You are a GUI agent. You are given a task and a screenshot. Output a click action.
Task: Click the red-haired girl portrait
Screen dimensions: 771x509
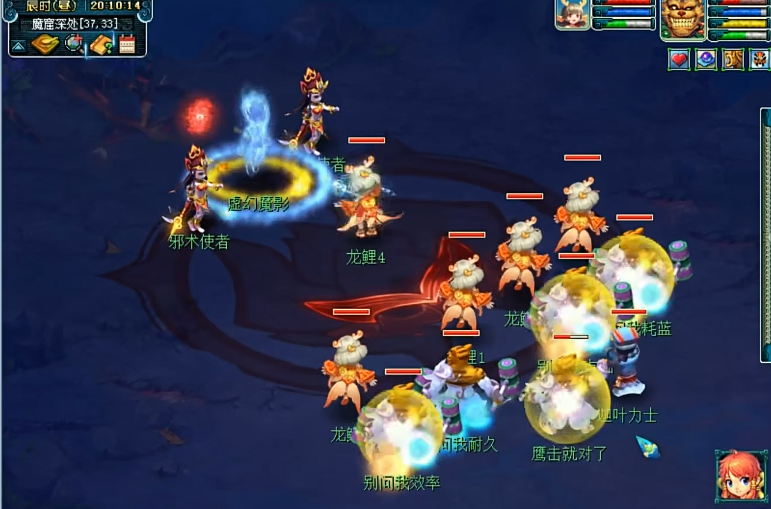(x=741, y=476)
